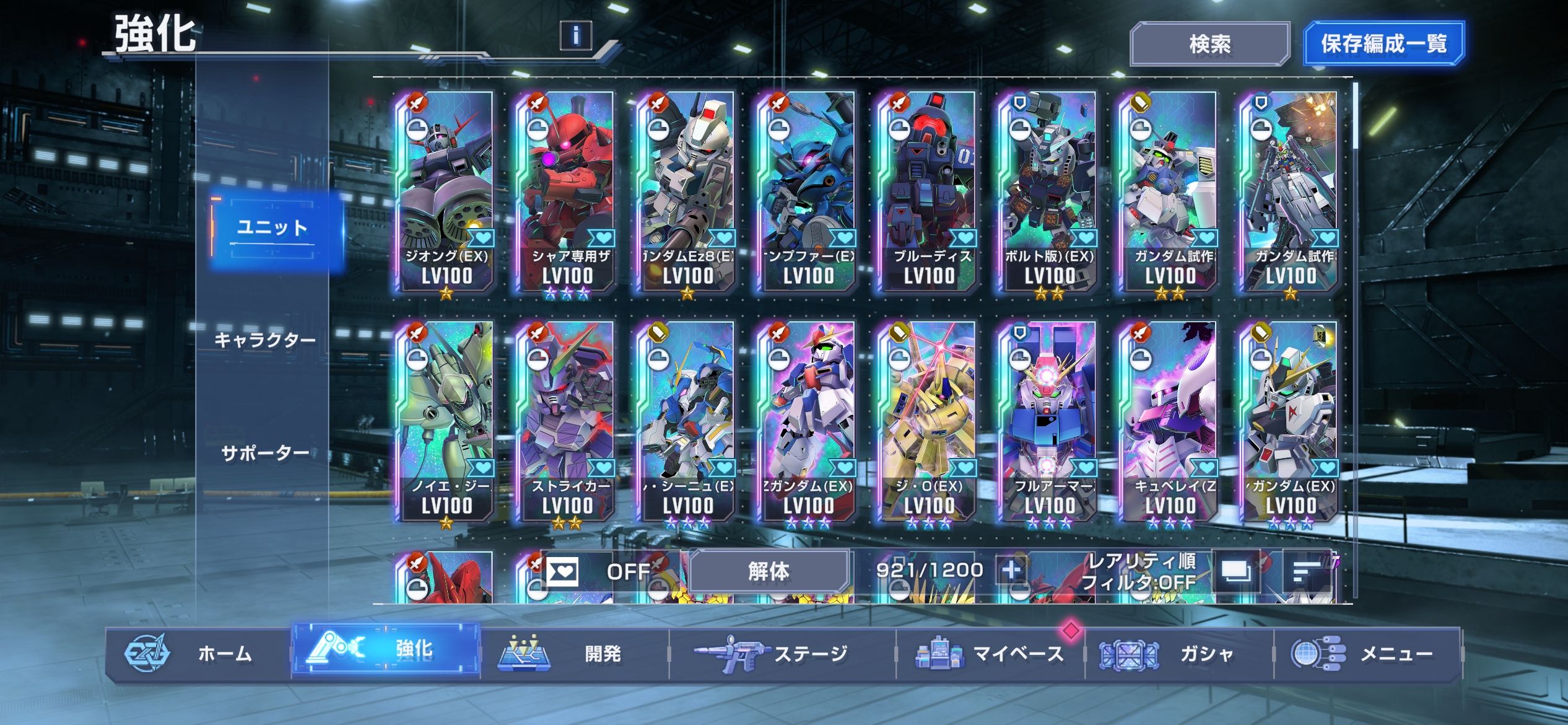Toggle the favorite heart filter OFF switch
This screenshot has width=1568, height=725.
(598, 571)
